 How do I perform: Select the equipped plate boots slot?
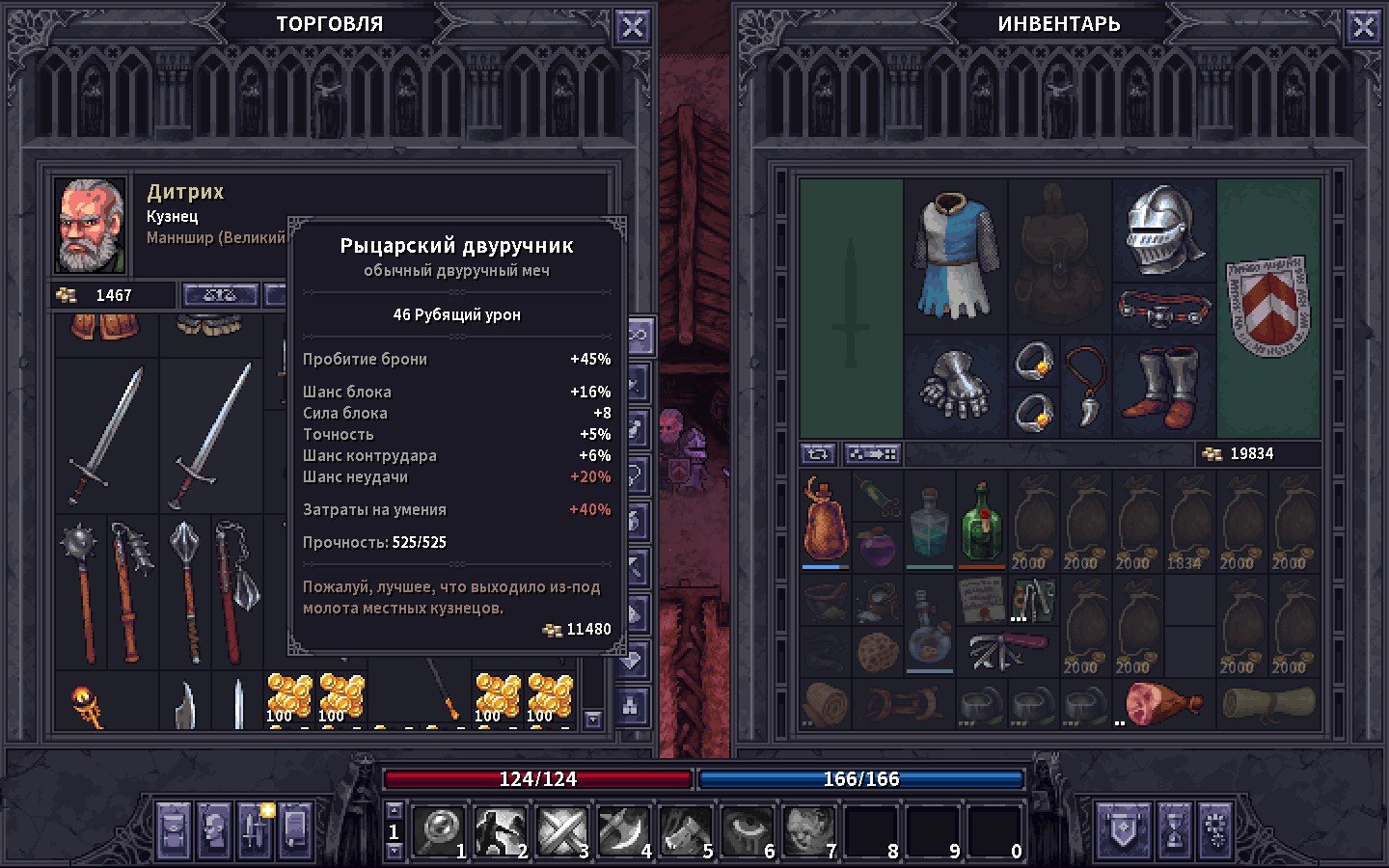pyautogui.click(x=1164, y=386)
